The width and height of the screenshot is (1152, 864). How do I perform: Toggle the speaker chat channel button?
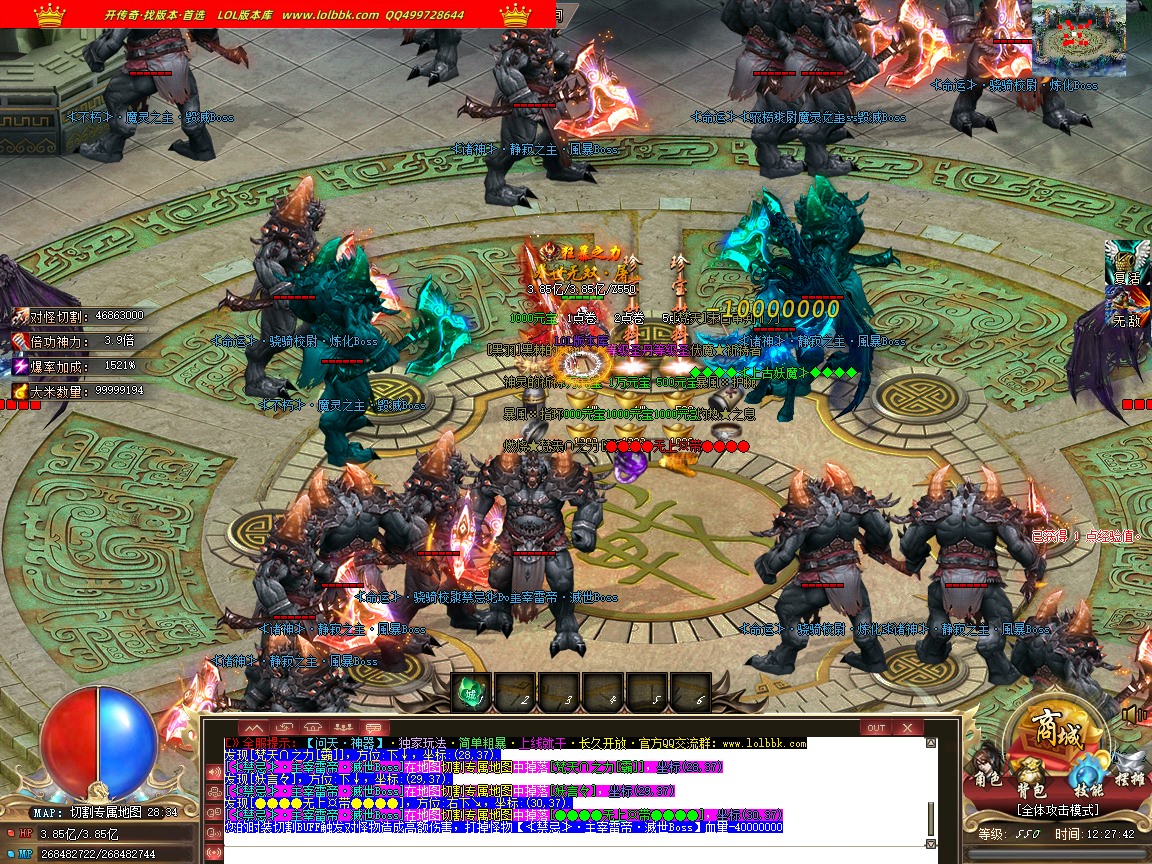click(x=214, y=772)
